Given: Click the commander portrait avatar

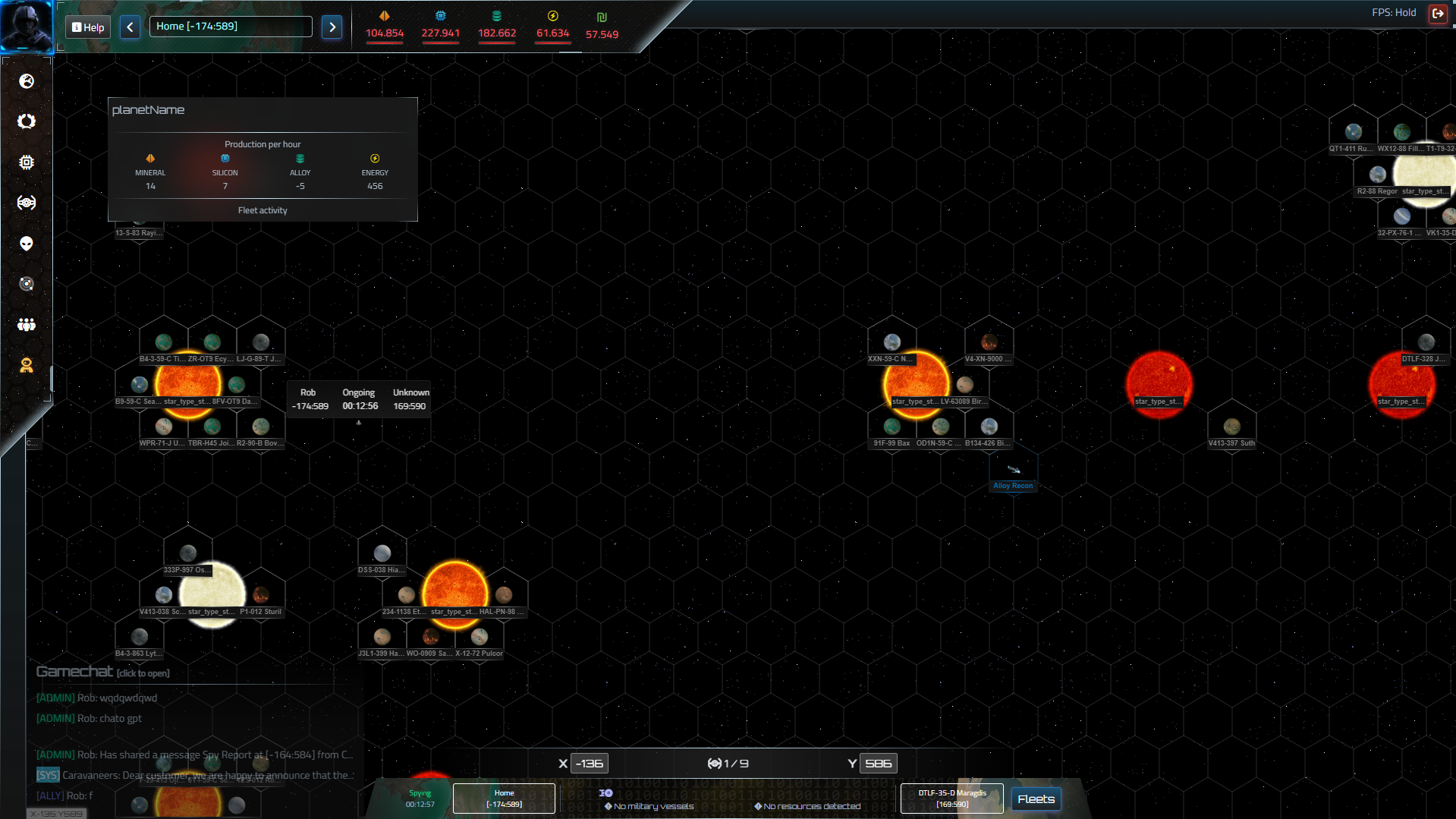Looking at the screenshot, I should coord(27,25).
